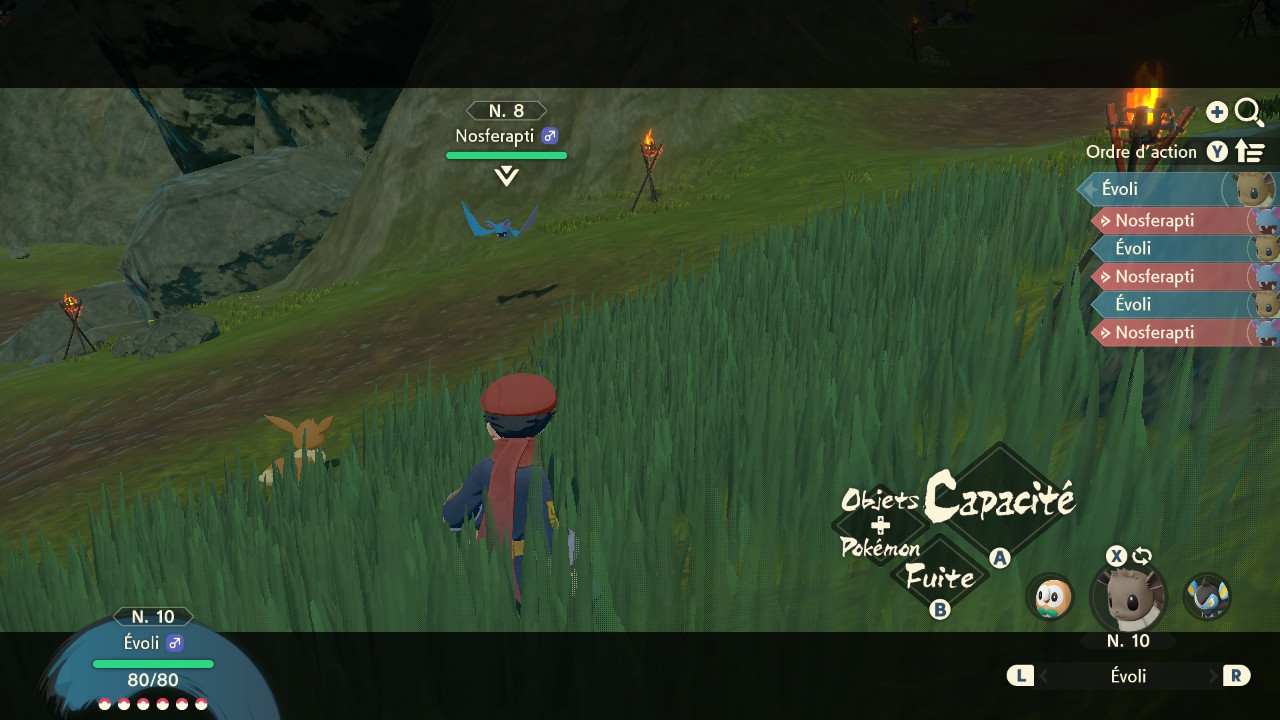This screenshot has height=720, width=1280.
Task: Click the magnifying glass inspect icon
Action: 1249,112
